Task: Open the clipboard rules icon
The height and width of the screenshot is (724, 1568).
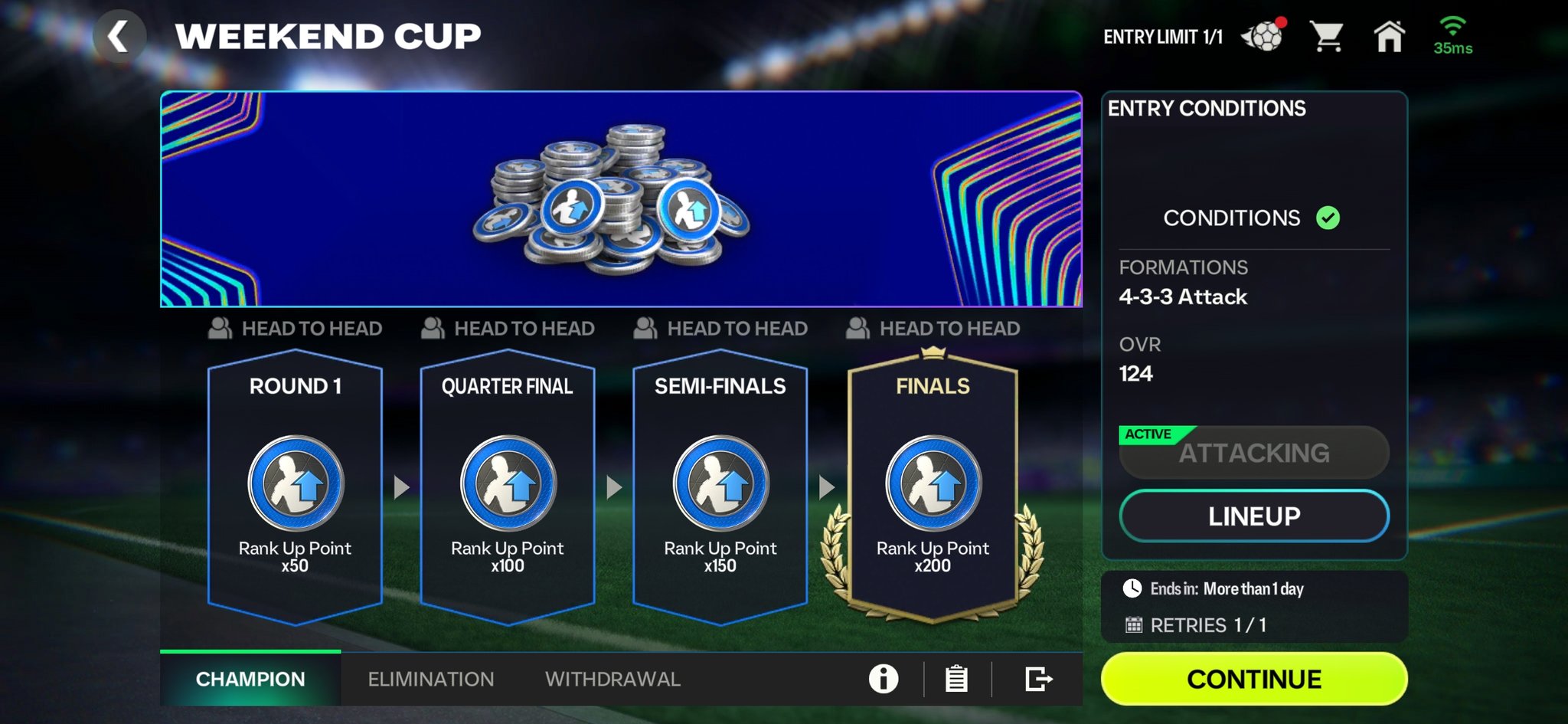Action: [x=956, y=679]
